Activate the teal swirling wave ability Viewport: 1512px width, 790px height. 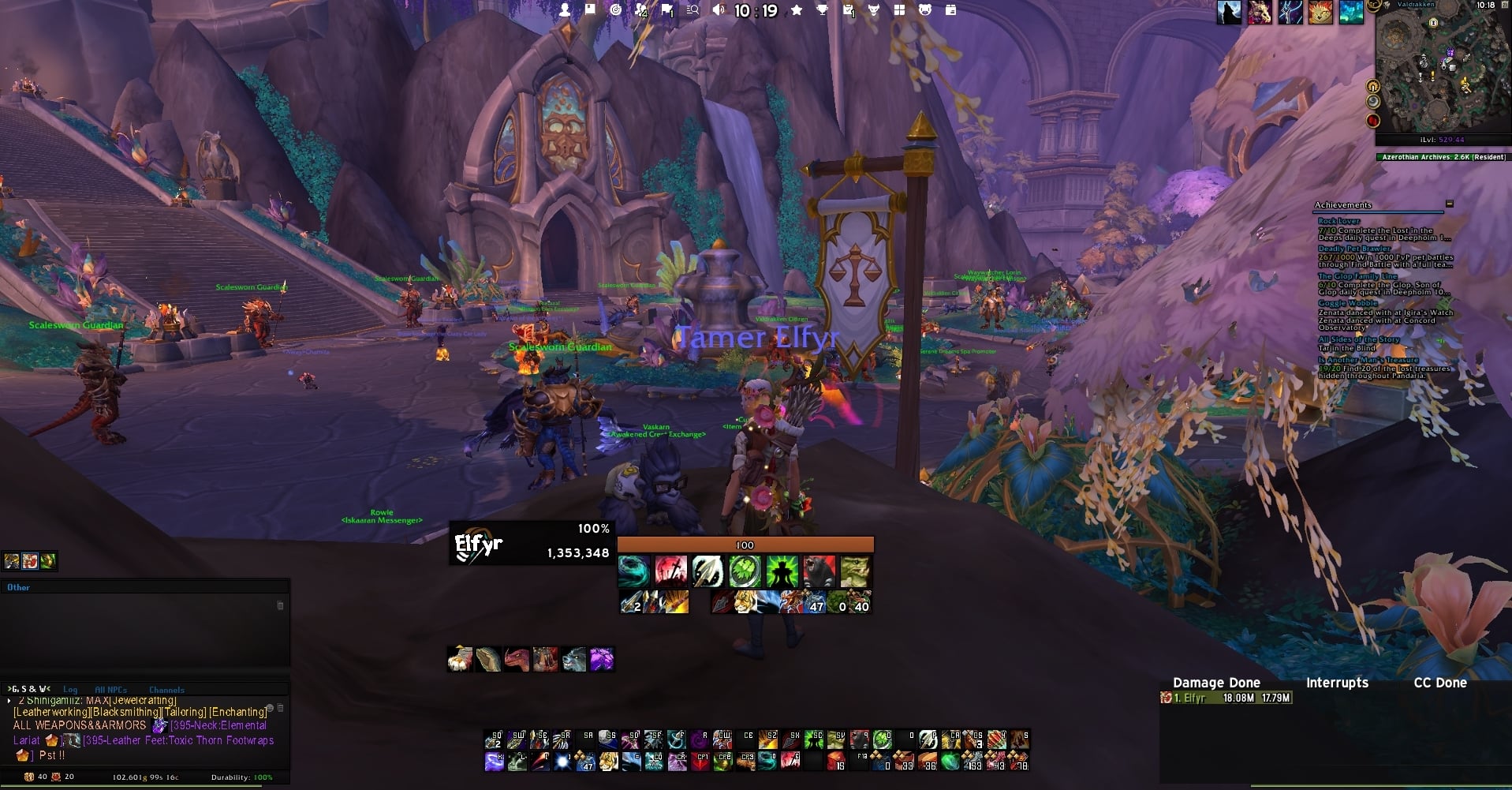pos(633,571)
